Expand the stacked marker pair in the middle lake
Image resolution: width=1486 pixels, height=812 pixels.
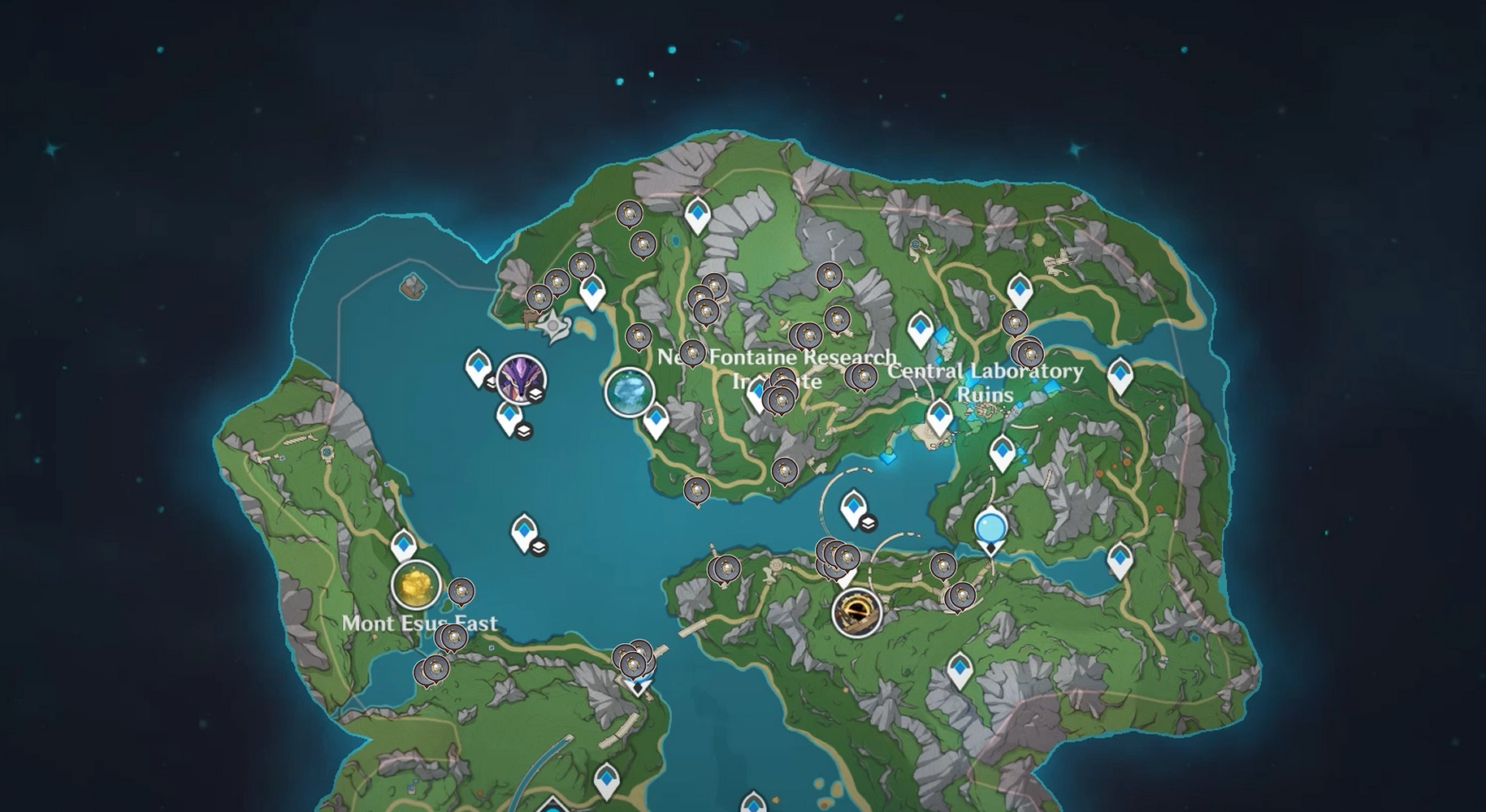tap(540, 546)
